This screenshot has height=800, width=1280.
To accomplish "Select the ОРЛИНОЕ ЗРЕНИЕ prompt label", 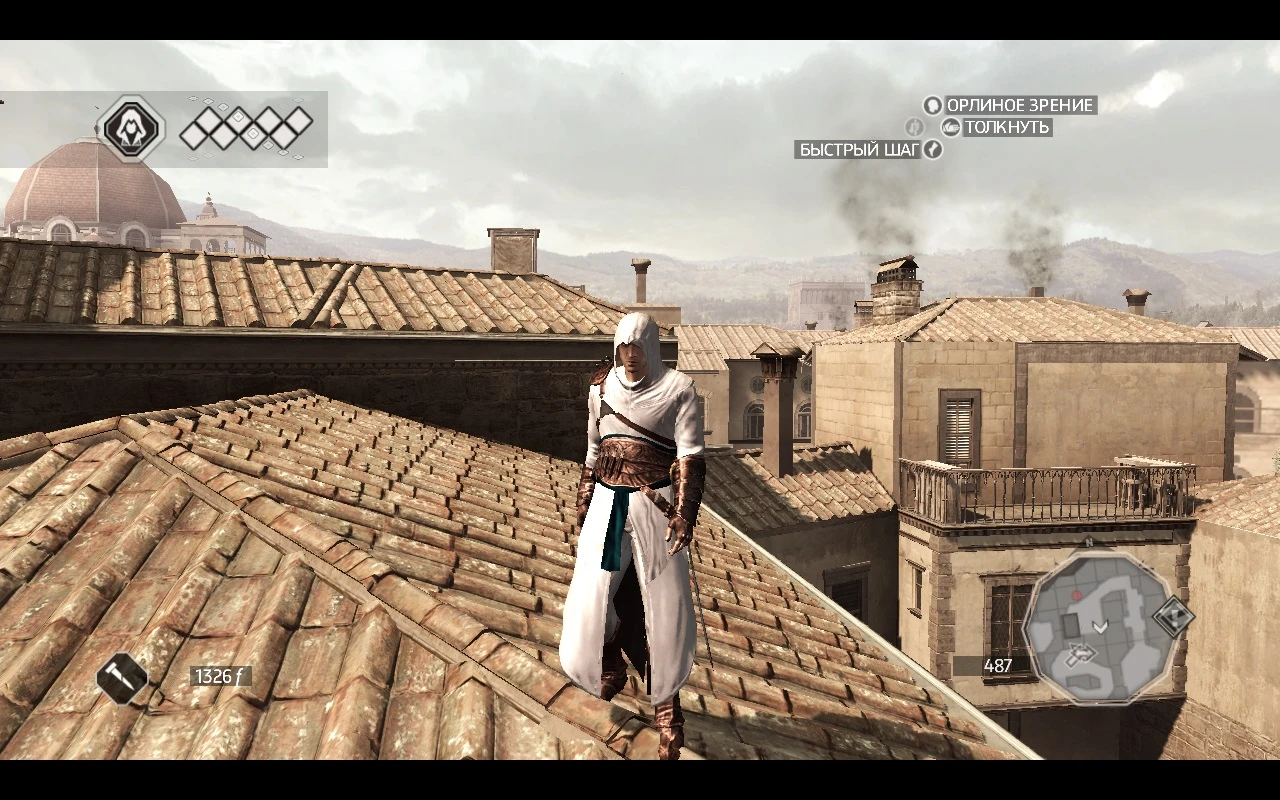I will click(x=1020, y=105).
